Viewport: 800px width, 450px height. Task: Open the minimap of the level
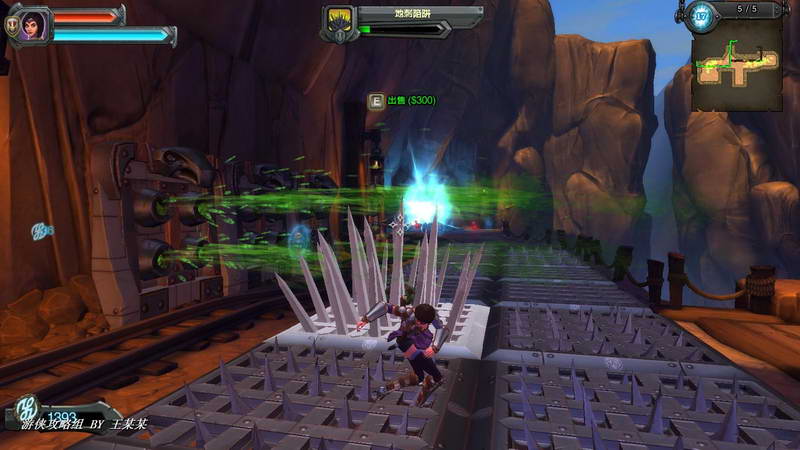point(737,64)
